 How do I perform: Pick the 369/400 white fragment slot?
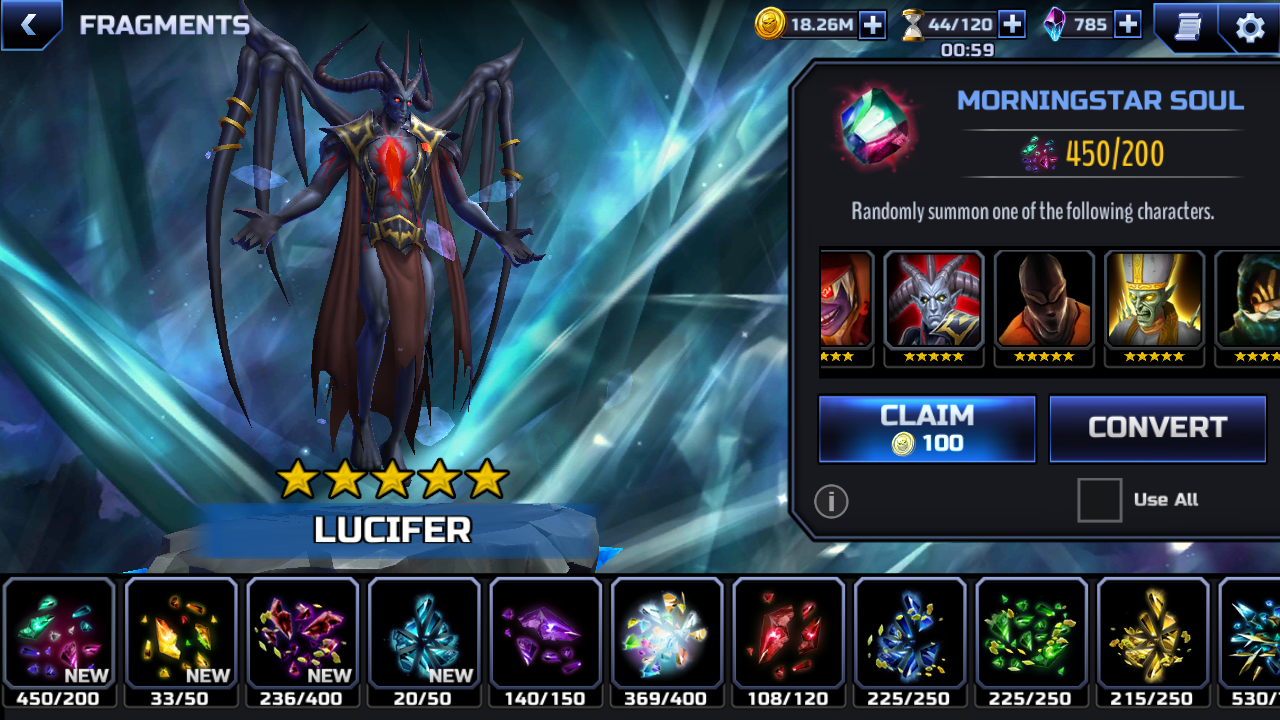click(x=667, y=634)
